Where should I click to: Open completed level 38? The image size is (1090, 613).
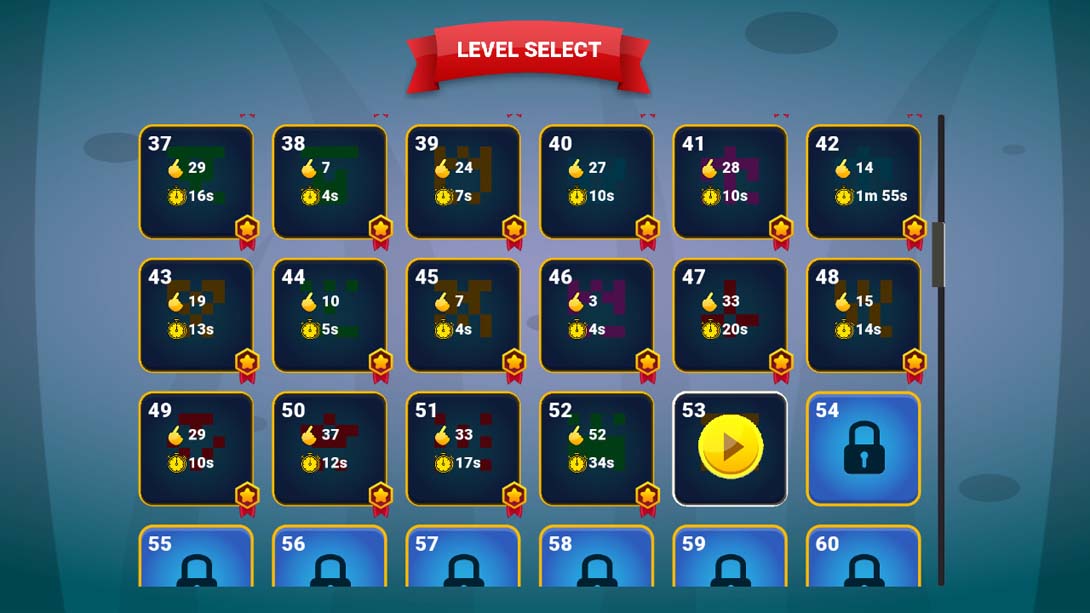(x=329, y=182)
